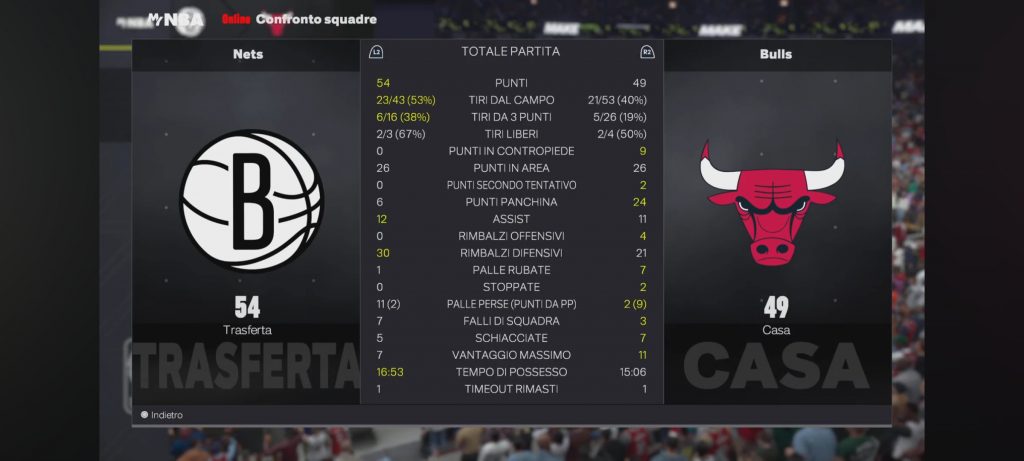Click the MyNBA logo at top

click(176, 19)
